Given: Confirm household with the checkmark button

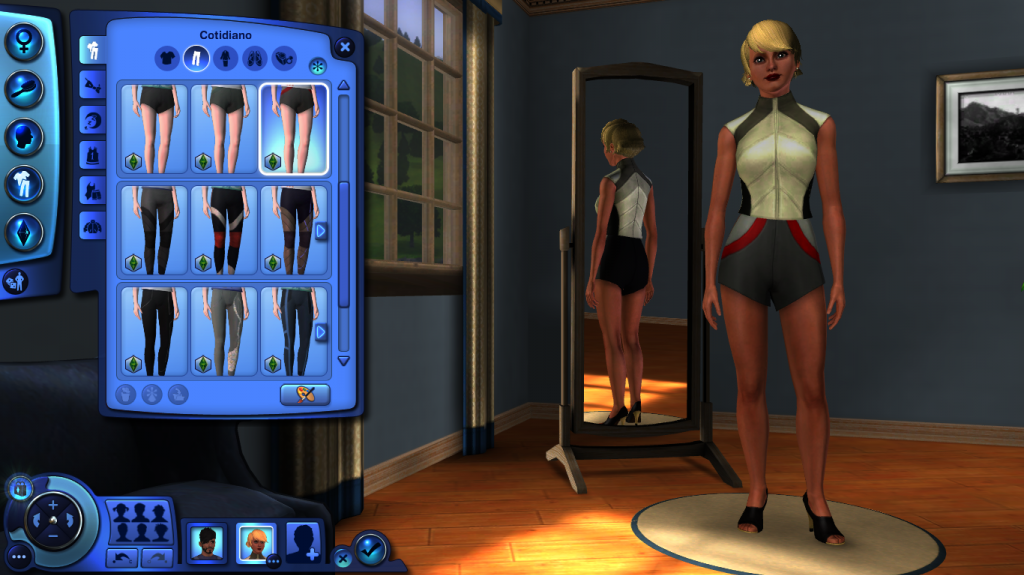Looking at the screenshot, I should pyautogui.click(x=370, y=548).
